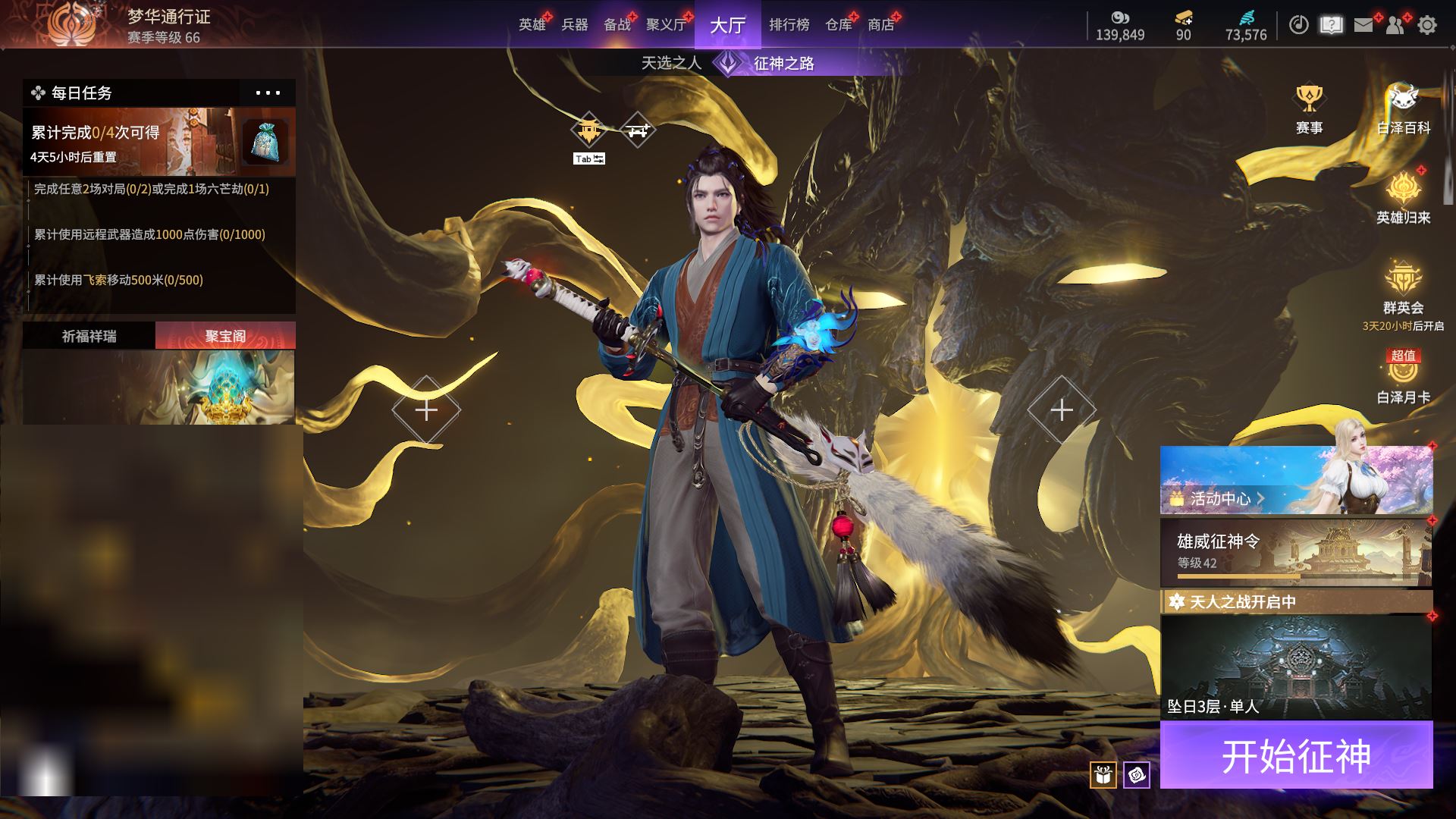1456x819 pixels.
Task: Open the settings gear icon
Action: [x=1427, y=25]
